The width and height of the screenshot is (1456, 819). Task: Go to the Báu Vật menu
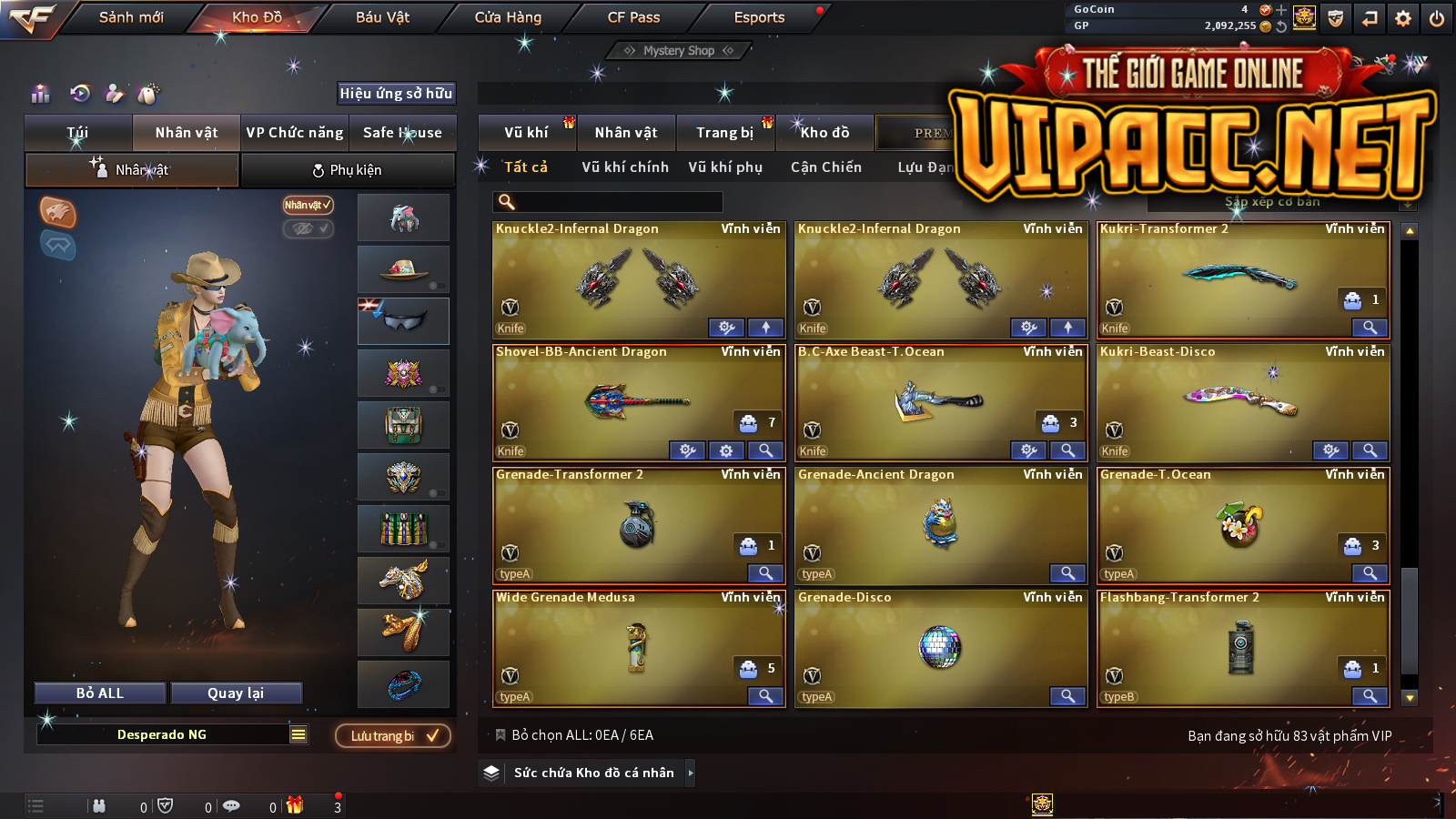(x=382, y=17)
